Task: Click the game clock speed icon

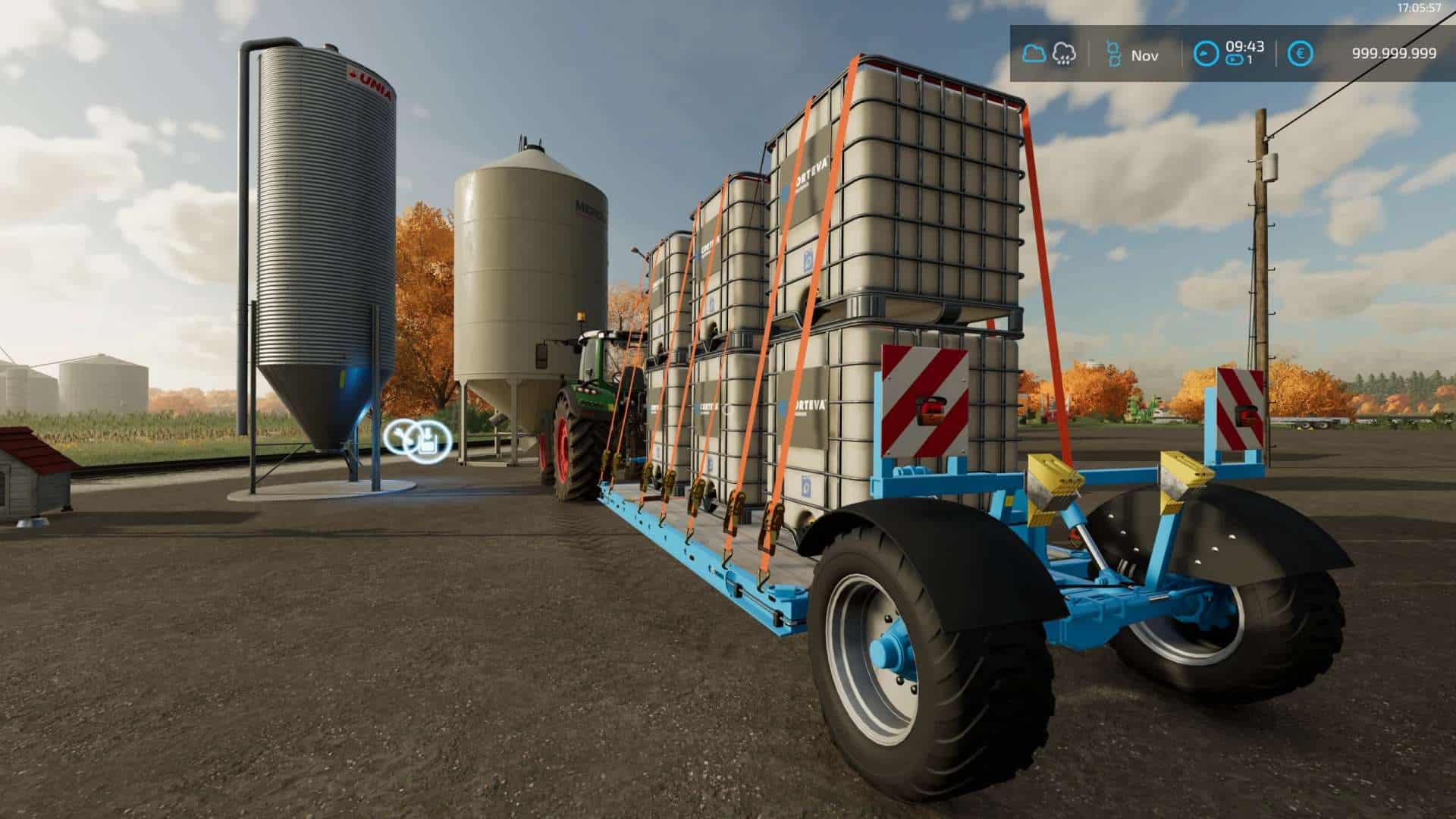Action: pos(1206,54)
